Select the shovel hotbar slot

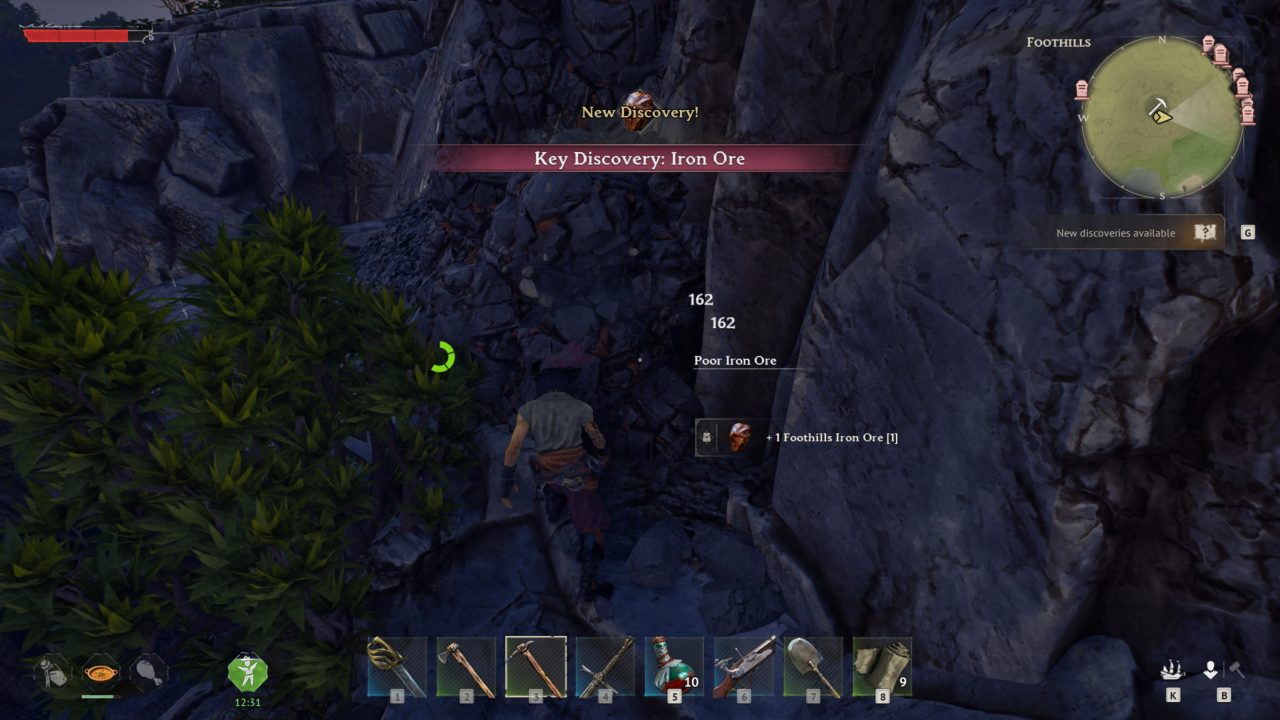tap(813, 666)
